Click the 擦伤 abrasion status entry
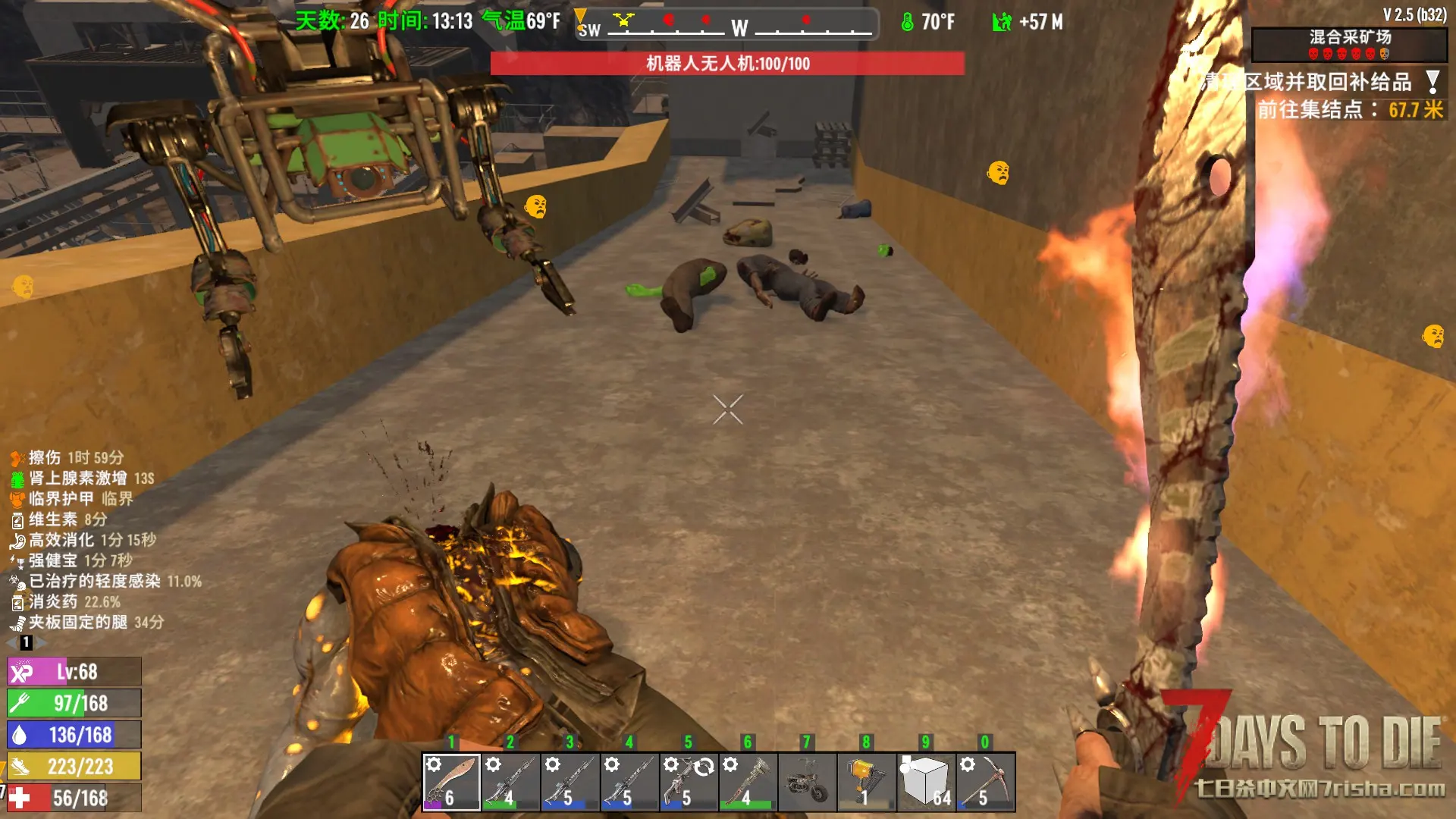 [67, 457]
